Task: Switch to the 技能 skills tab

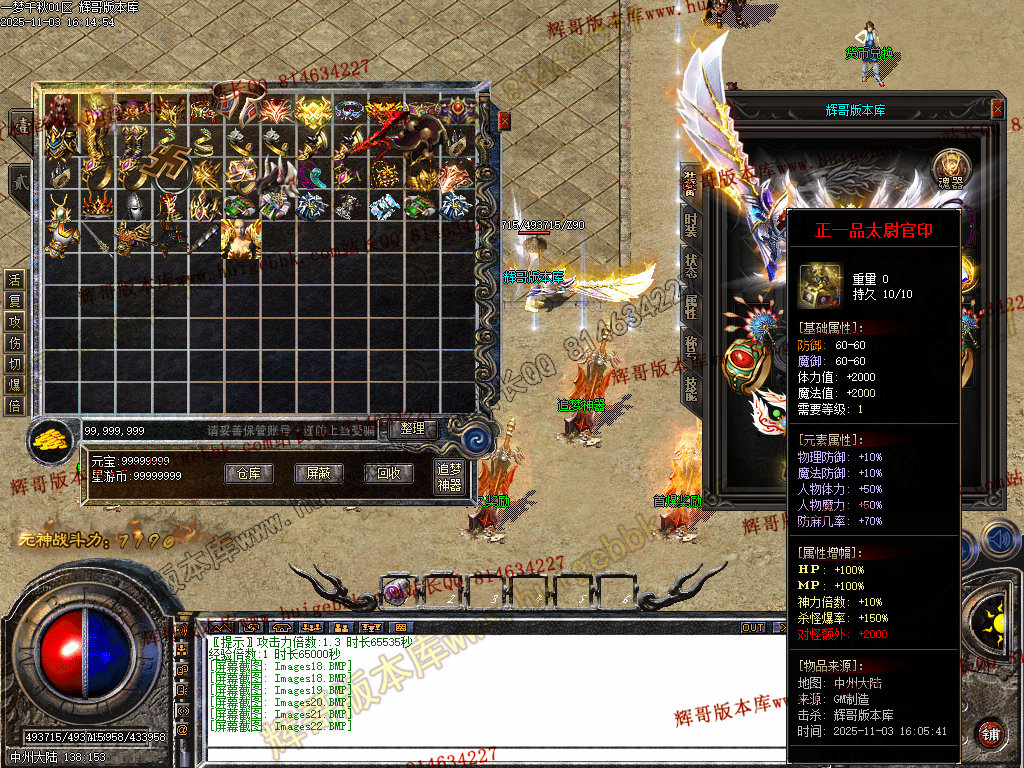Action: [x=691, y=388]
